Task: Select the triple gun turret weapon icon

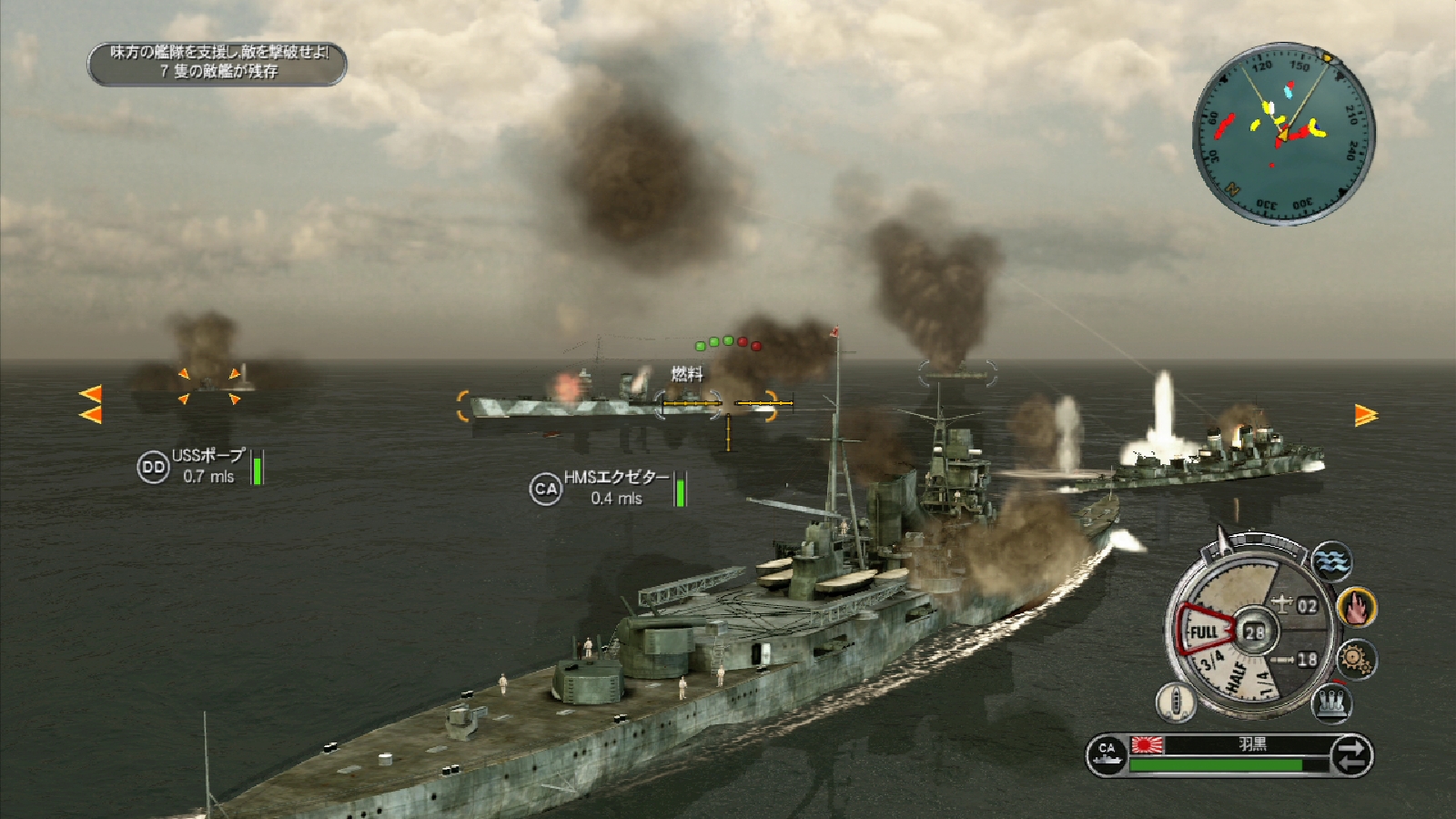Action: tap(1332, 702)
